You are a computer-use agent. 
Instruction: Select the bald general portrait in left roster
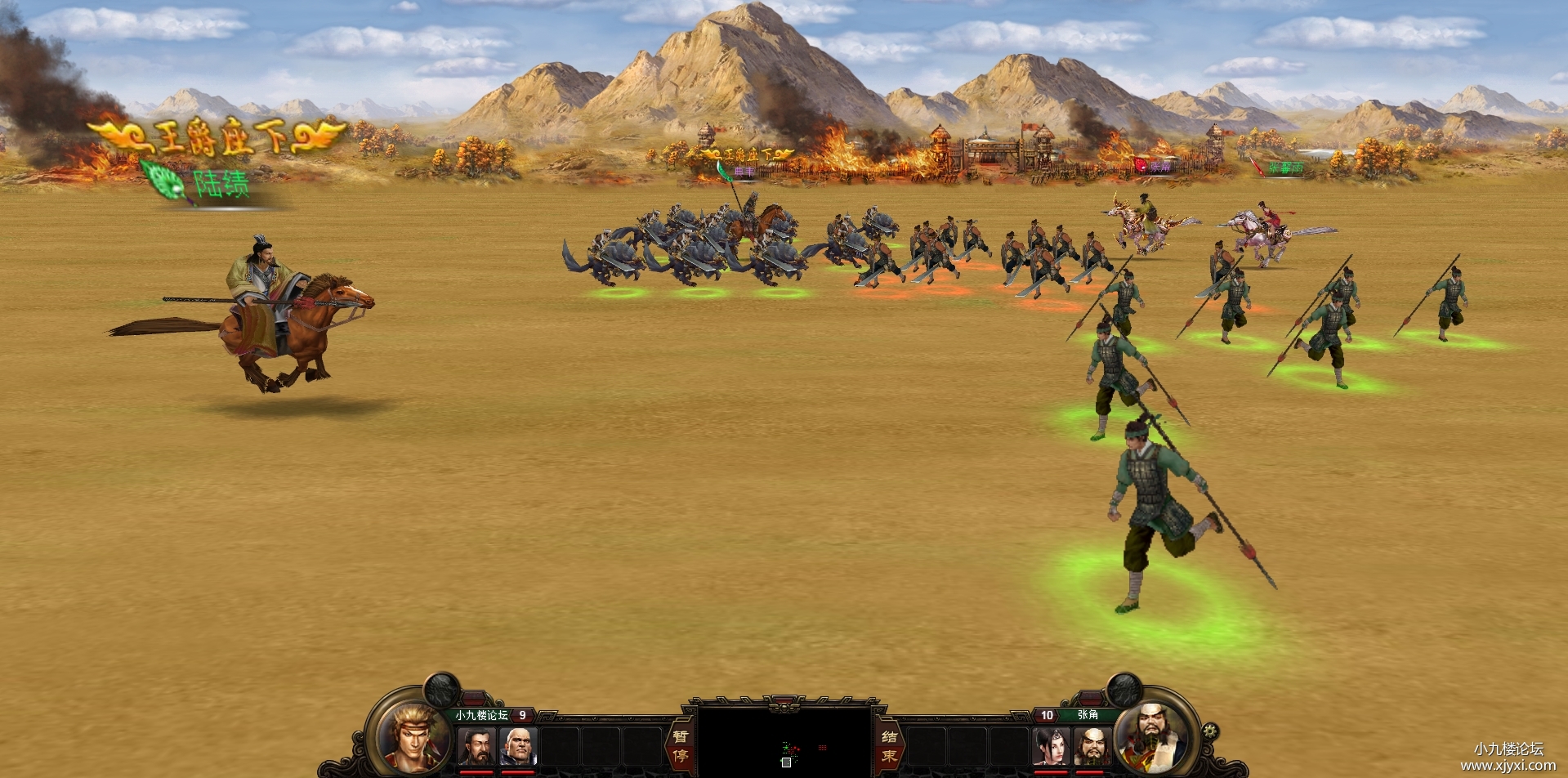pyautogui.click(x=520, y=746)
